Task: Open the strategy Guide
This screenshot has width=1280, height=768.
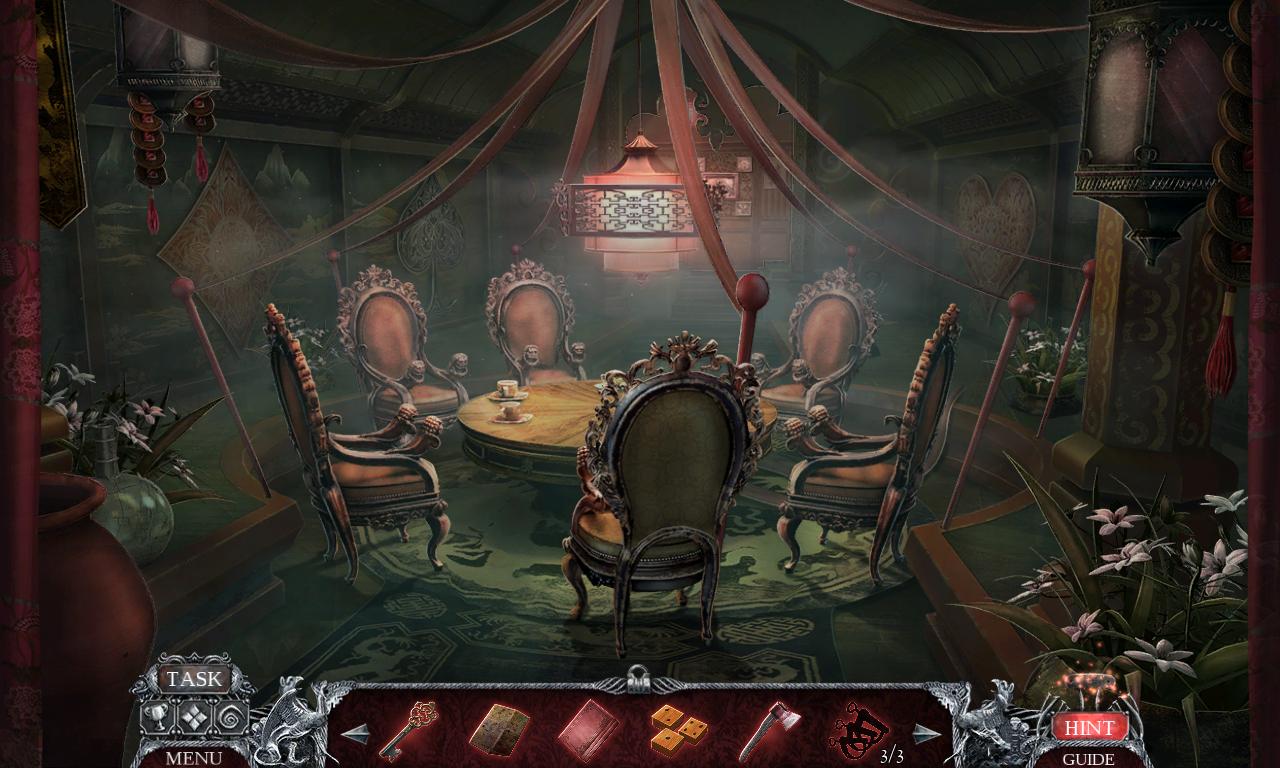Action: [1089, 759]
